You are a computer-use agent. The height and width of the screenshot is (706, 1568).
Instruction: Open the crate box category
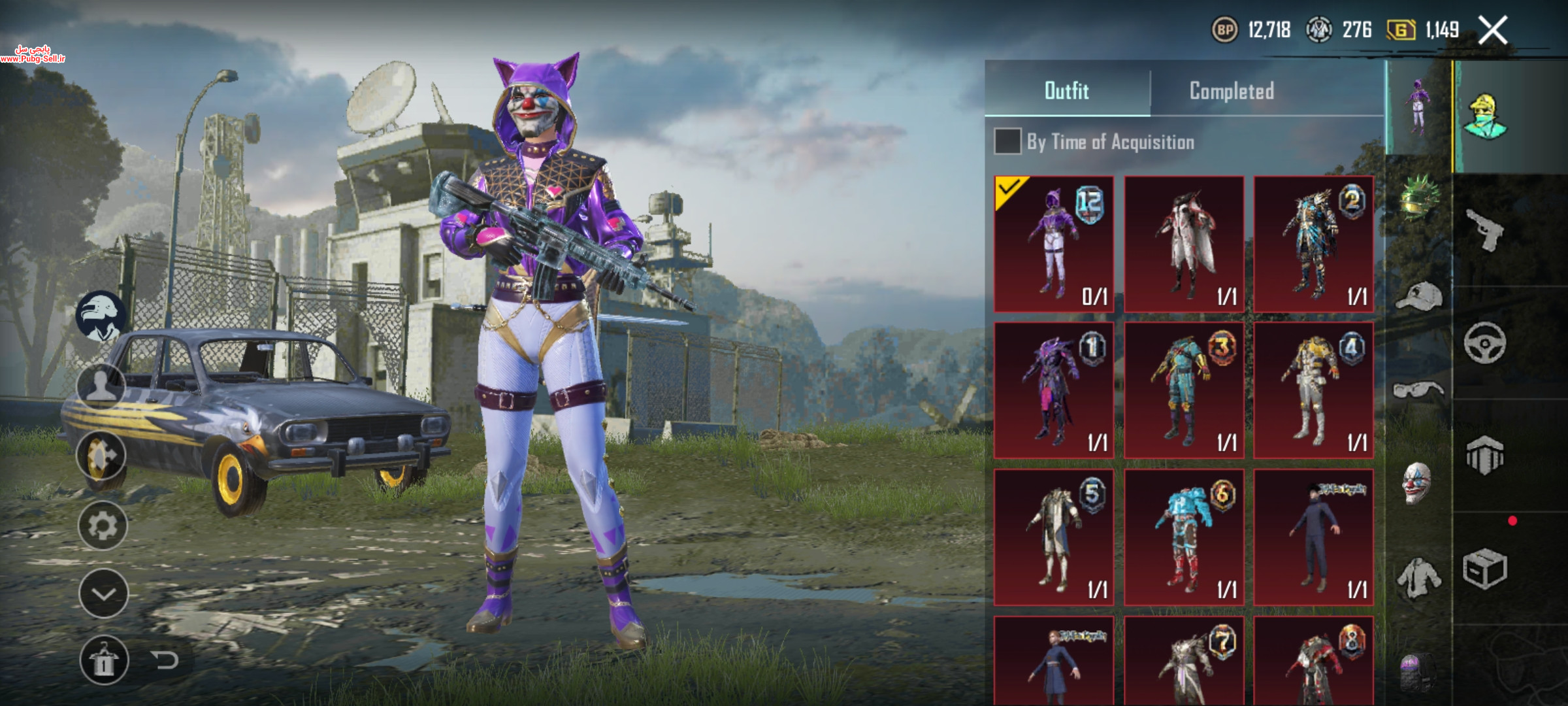pos(1484,569)
